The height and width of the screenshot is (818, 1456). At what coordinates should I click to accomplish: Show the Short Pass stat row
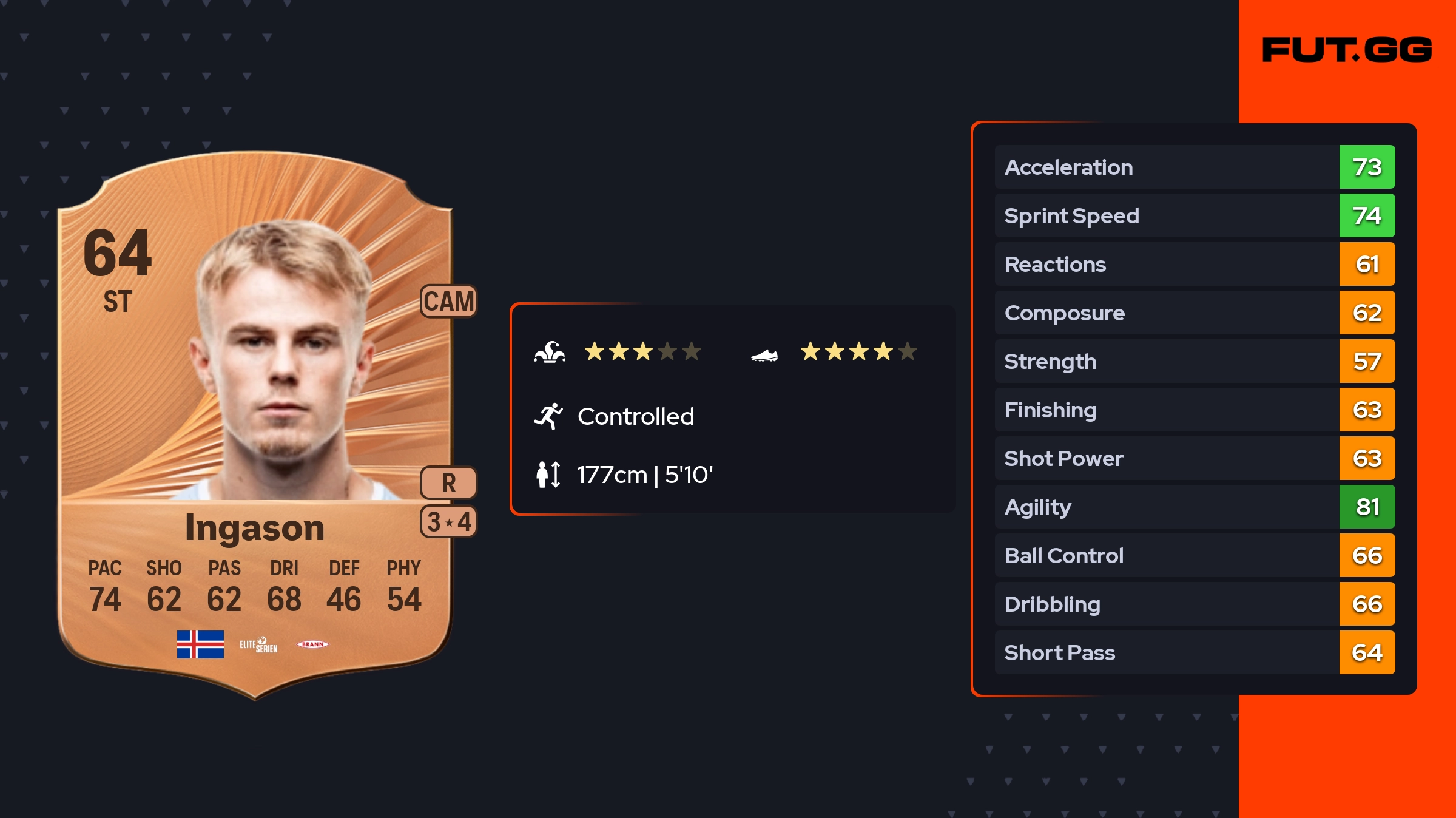1194,652
